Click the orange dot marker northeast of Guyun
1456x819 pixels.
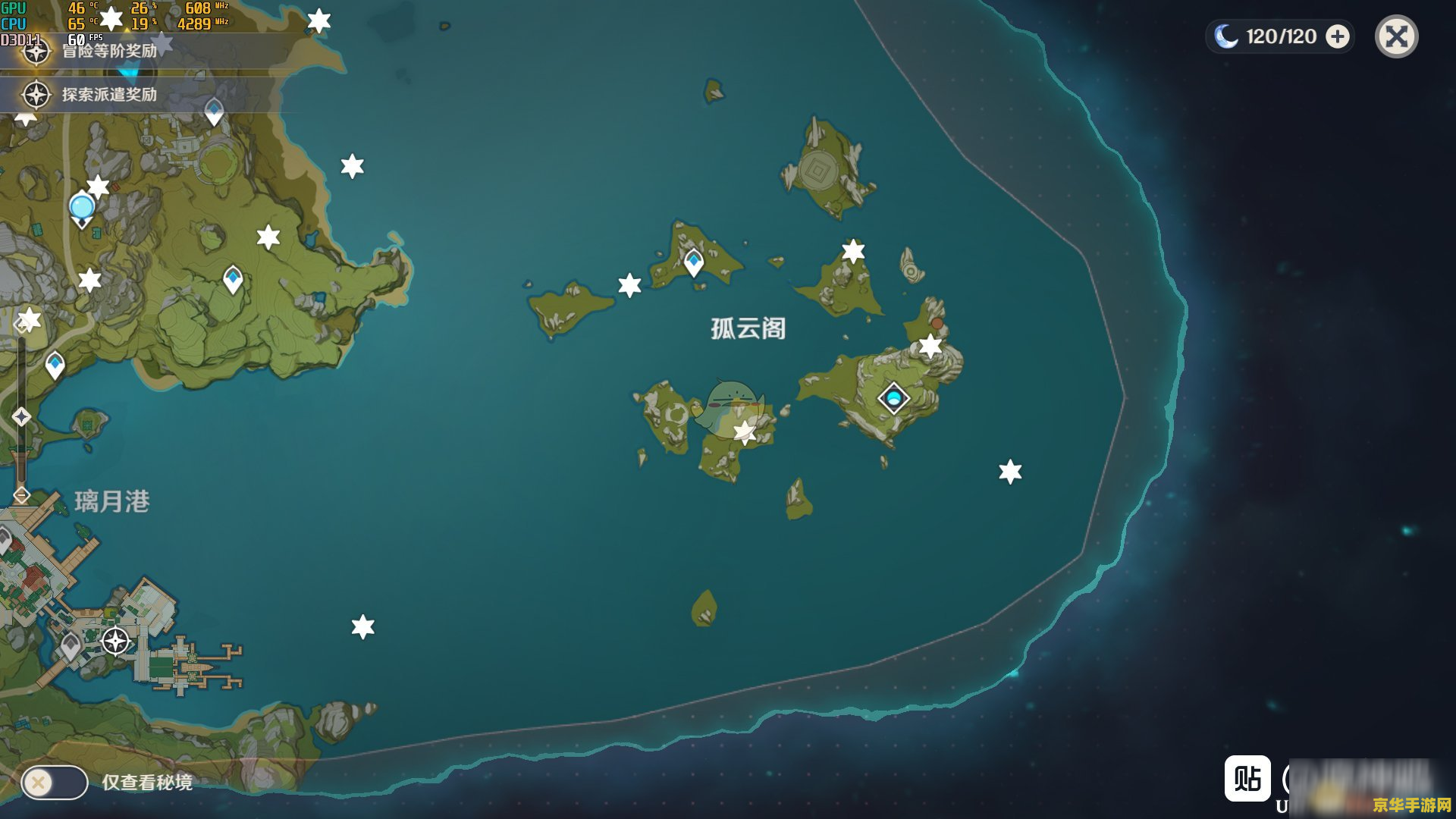click(937, 323)
